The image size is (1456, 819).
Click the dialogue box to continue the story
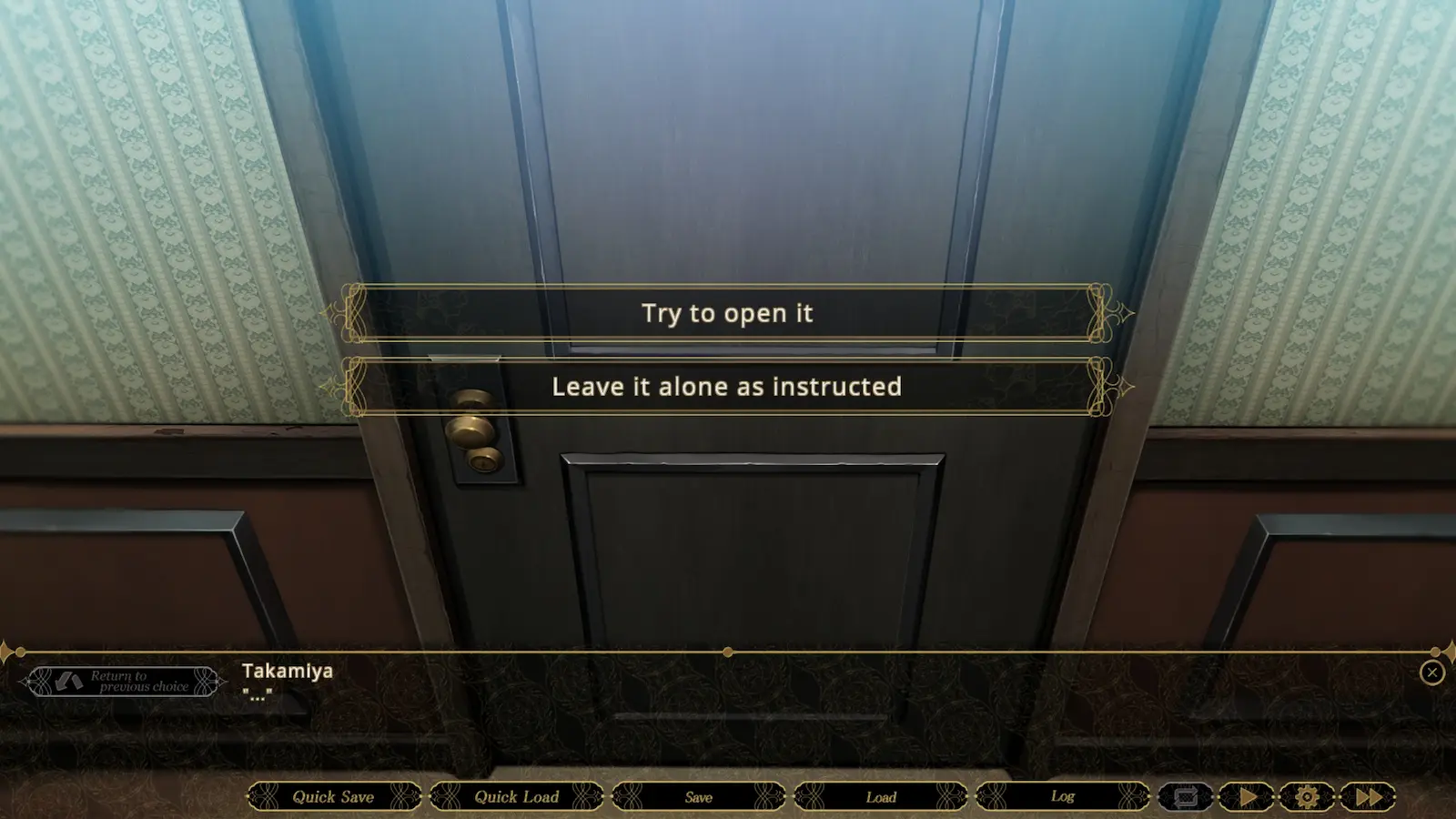728,710
